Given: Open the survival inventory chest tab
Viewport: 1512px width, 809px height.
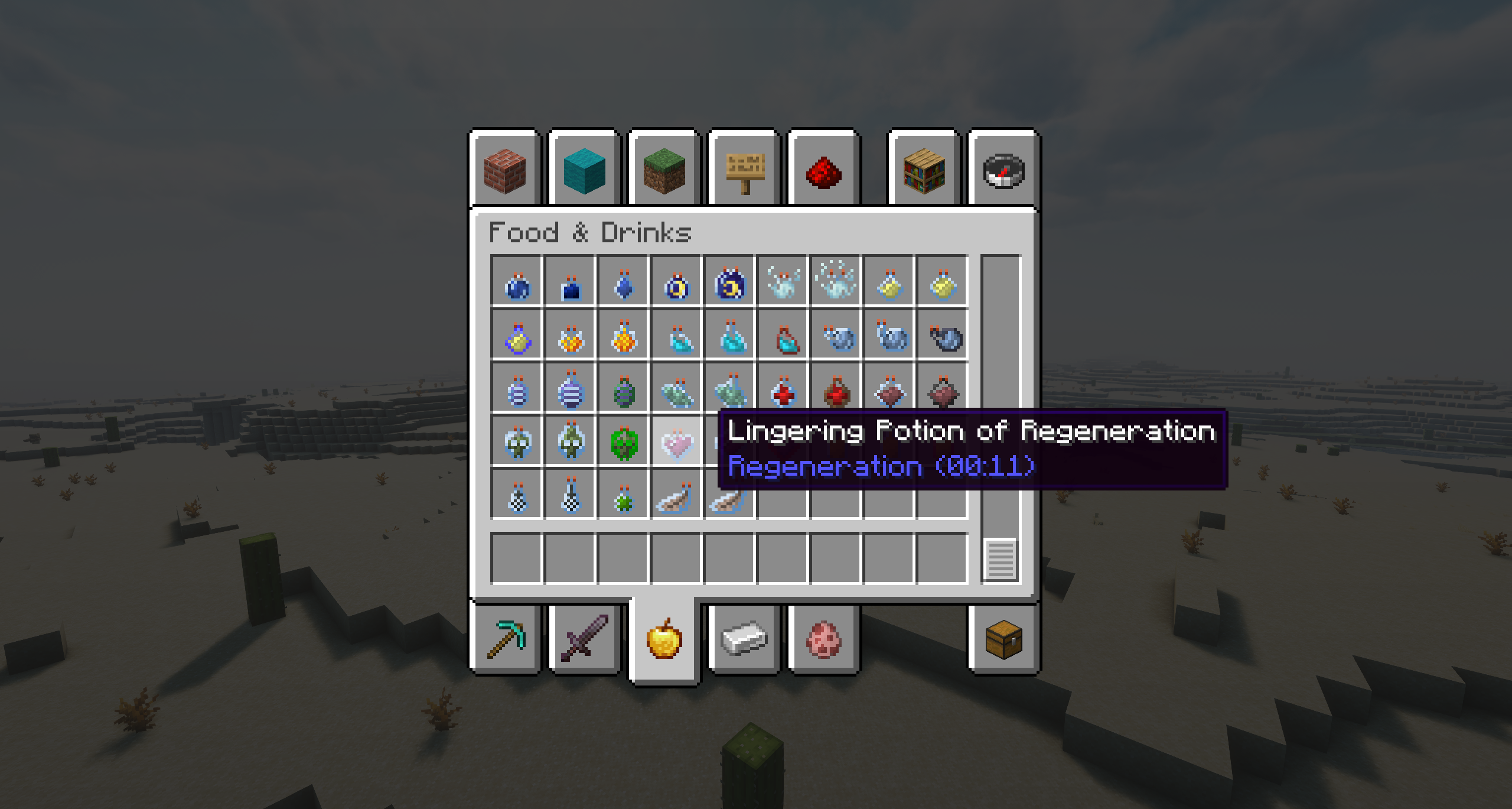Looking at the screenshot, I should tap(1004, 641).
